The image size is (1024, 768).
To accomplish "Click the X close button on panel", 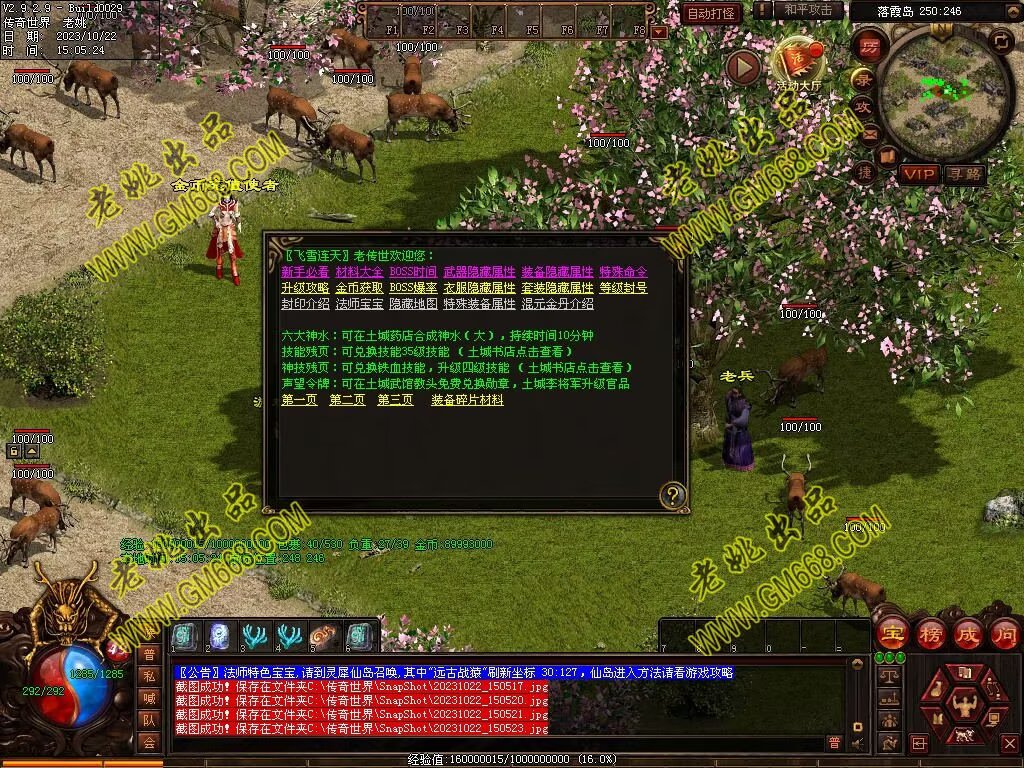I will tap(1010, 743).
